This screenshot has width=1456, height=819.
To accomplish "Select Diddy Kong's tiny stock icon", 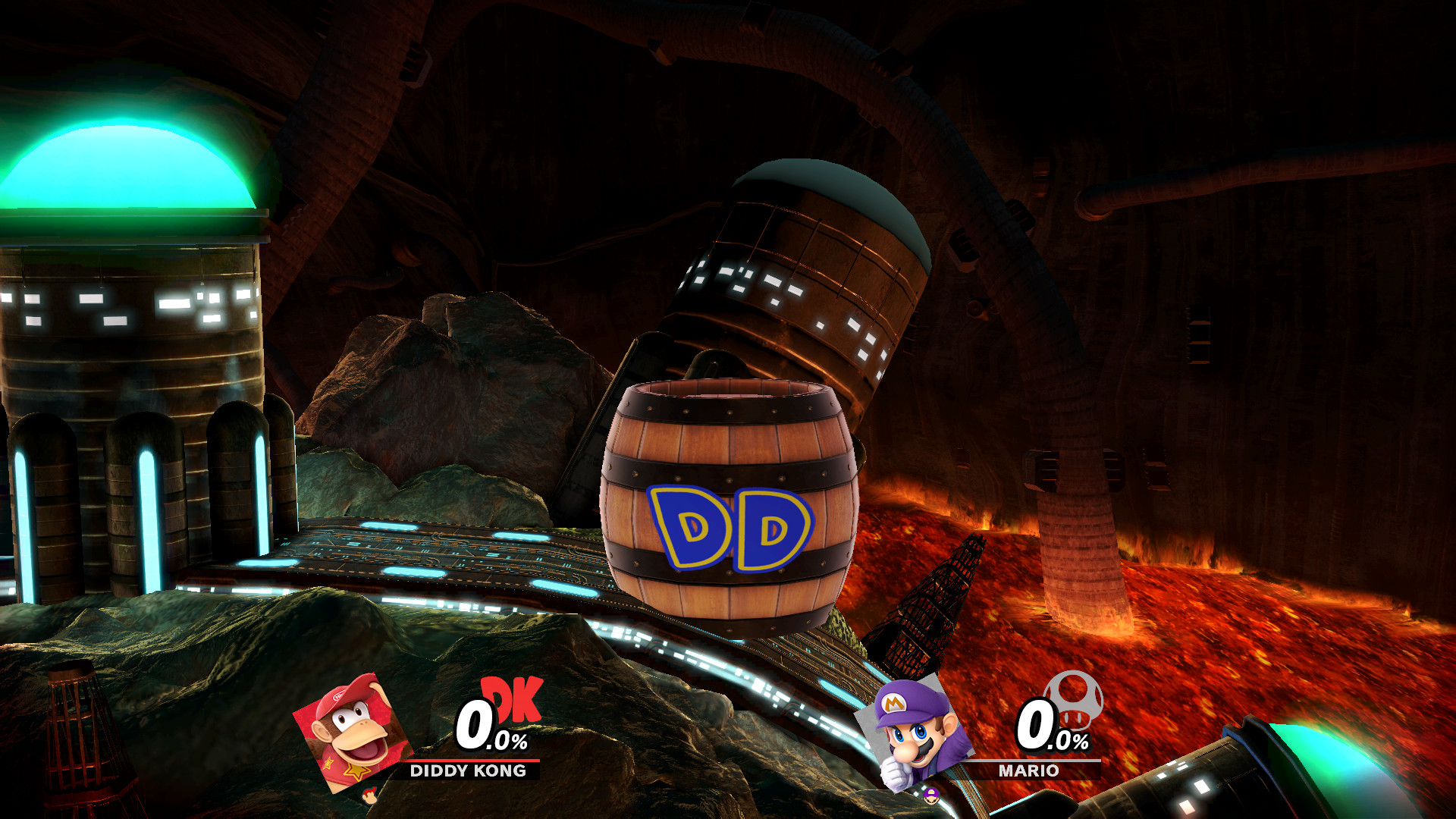I will (x=369, y=794).
